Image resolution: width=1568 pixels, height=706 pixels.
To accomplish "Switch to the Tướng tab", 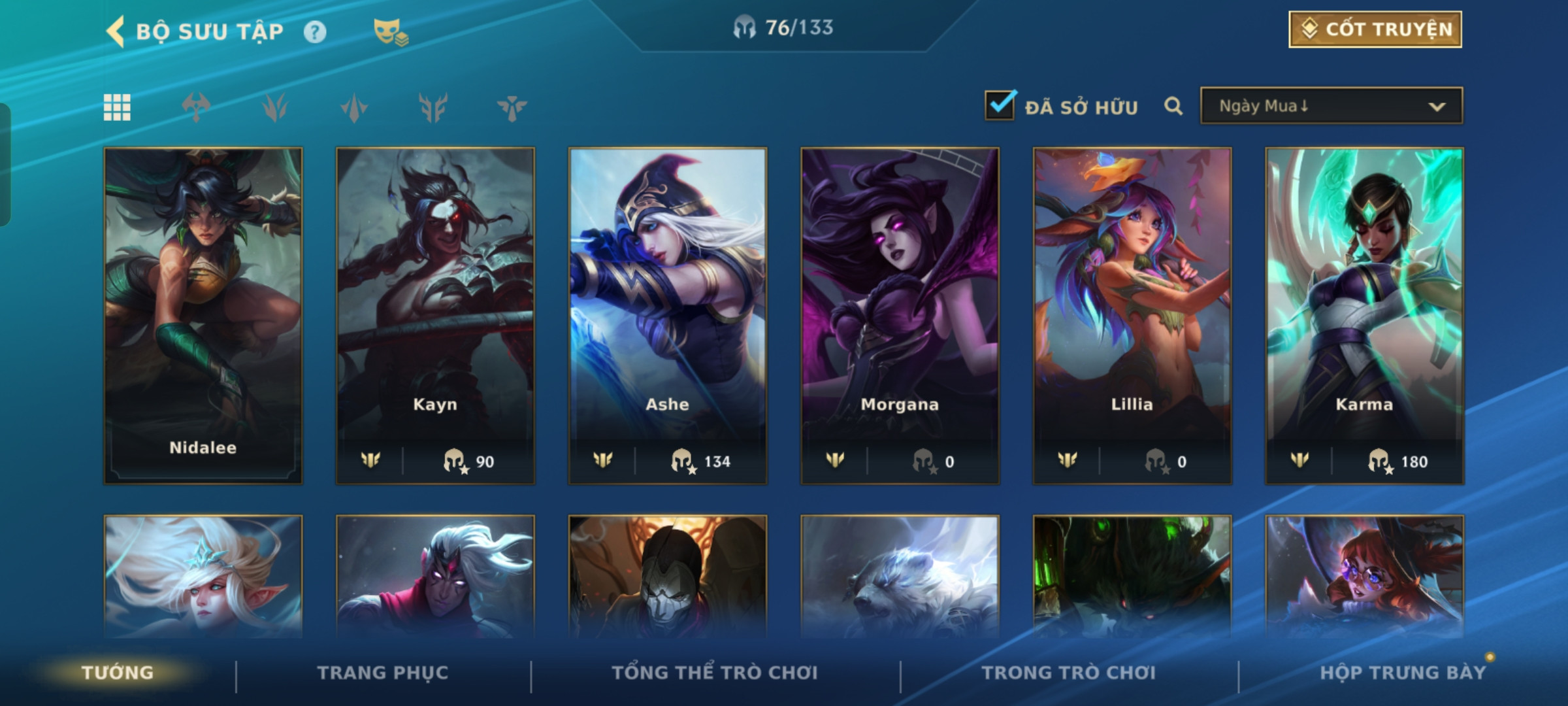I will click(118, 673).
